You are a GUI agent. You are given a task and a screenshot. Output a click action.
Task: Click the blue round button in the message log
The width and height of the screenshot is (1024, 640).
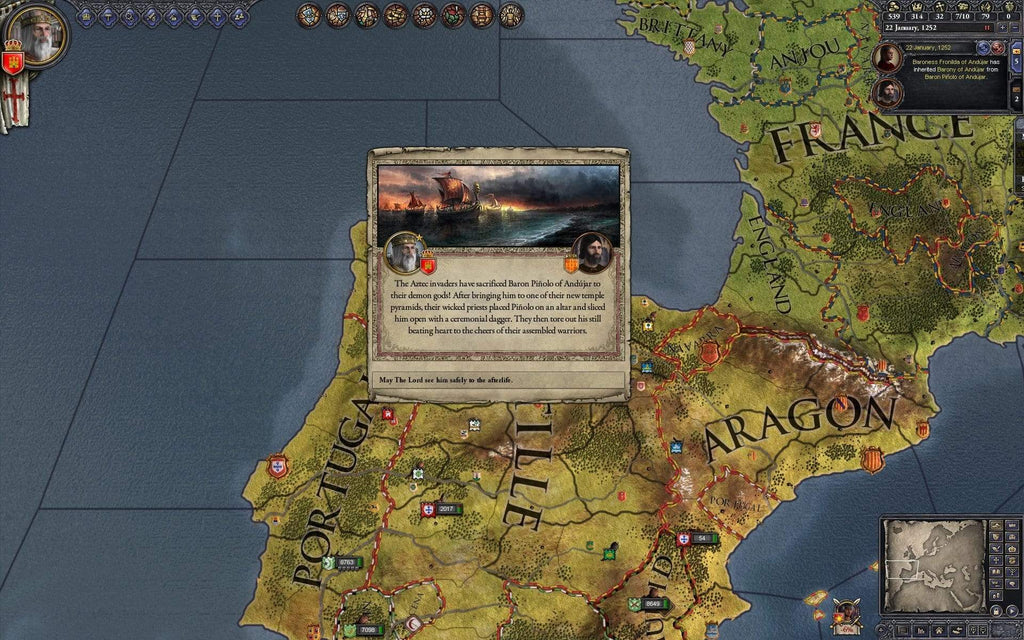(983, 47)
